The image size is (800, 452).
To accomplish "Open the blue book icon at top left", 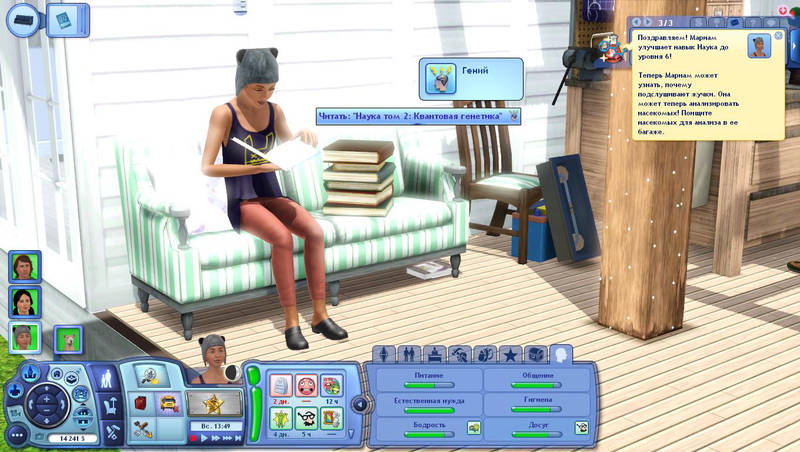I will coord(65,18).
